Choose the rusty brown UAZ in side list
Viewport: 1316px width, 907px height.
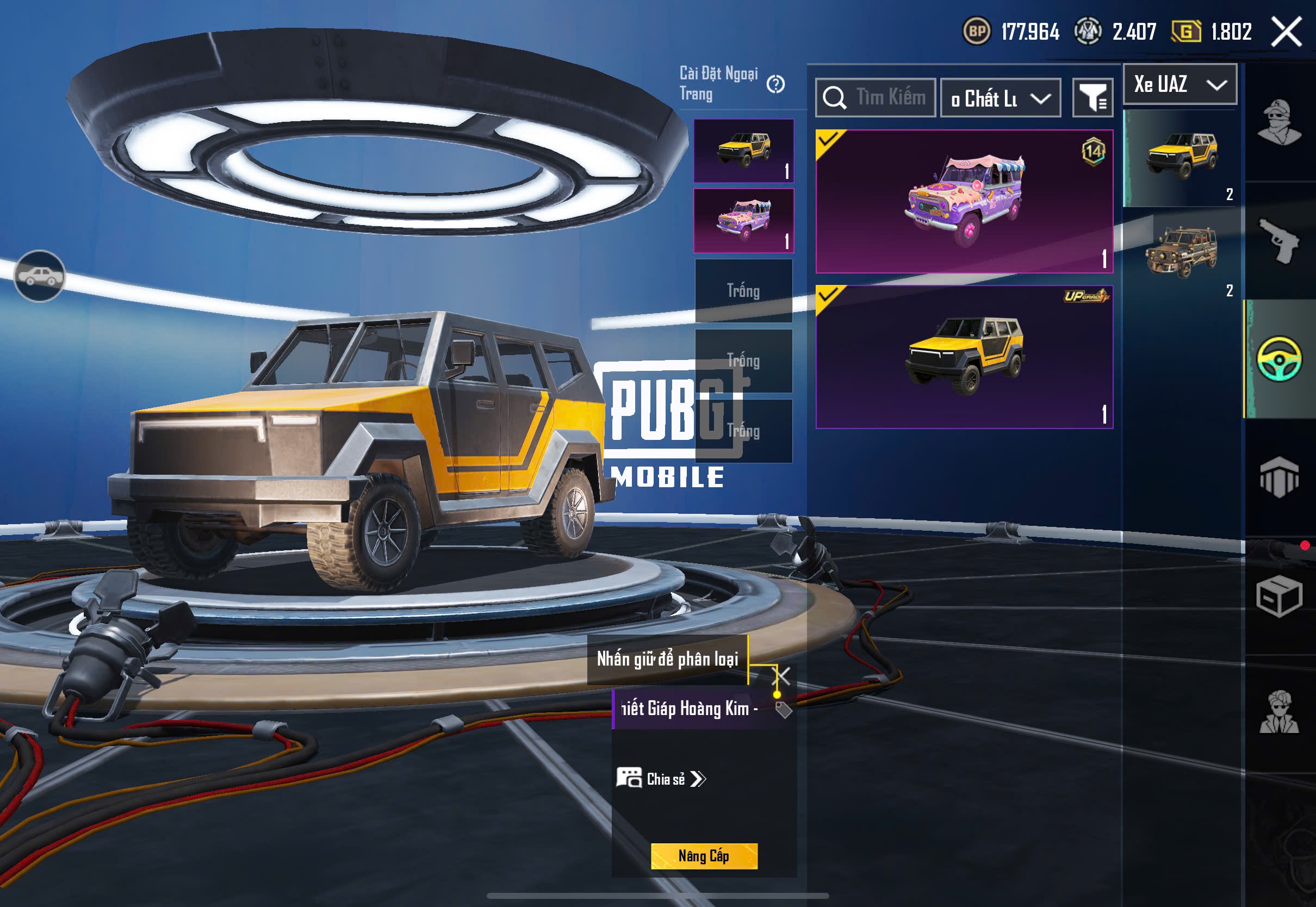[x=1181, y=253]
